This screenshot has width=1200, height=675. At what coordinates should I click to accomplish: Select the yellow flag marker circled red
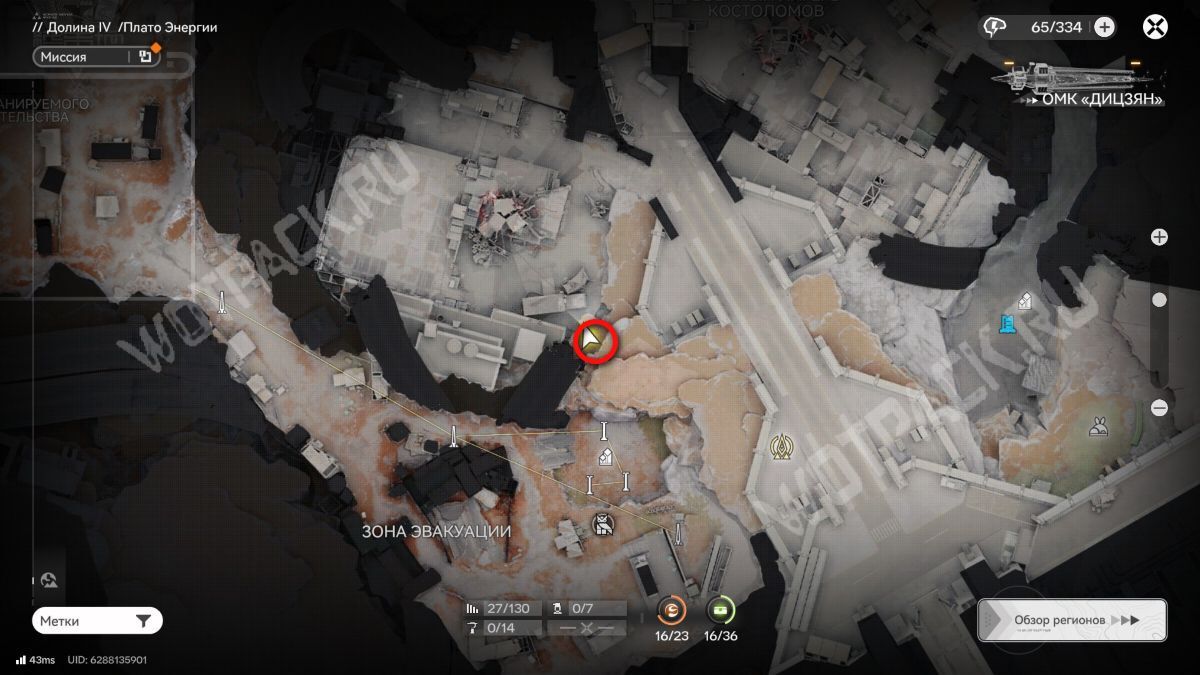coord(597,342)
